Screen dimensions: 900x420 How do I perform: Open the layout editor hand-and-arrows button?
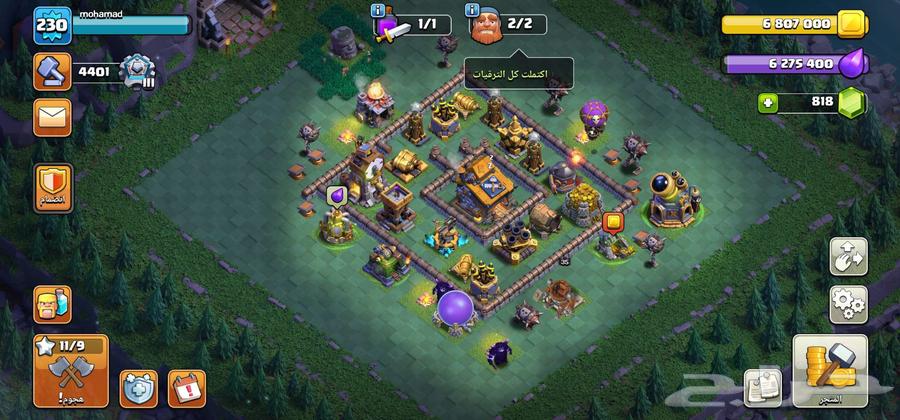coord(848,257)
